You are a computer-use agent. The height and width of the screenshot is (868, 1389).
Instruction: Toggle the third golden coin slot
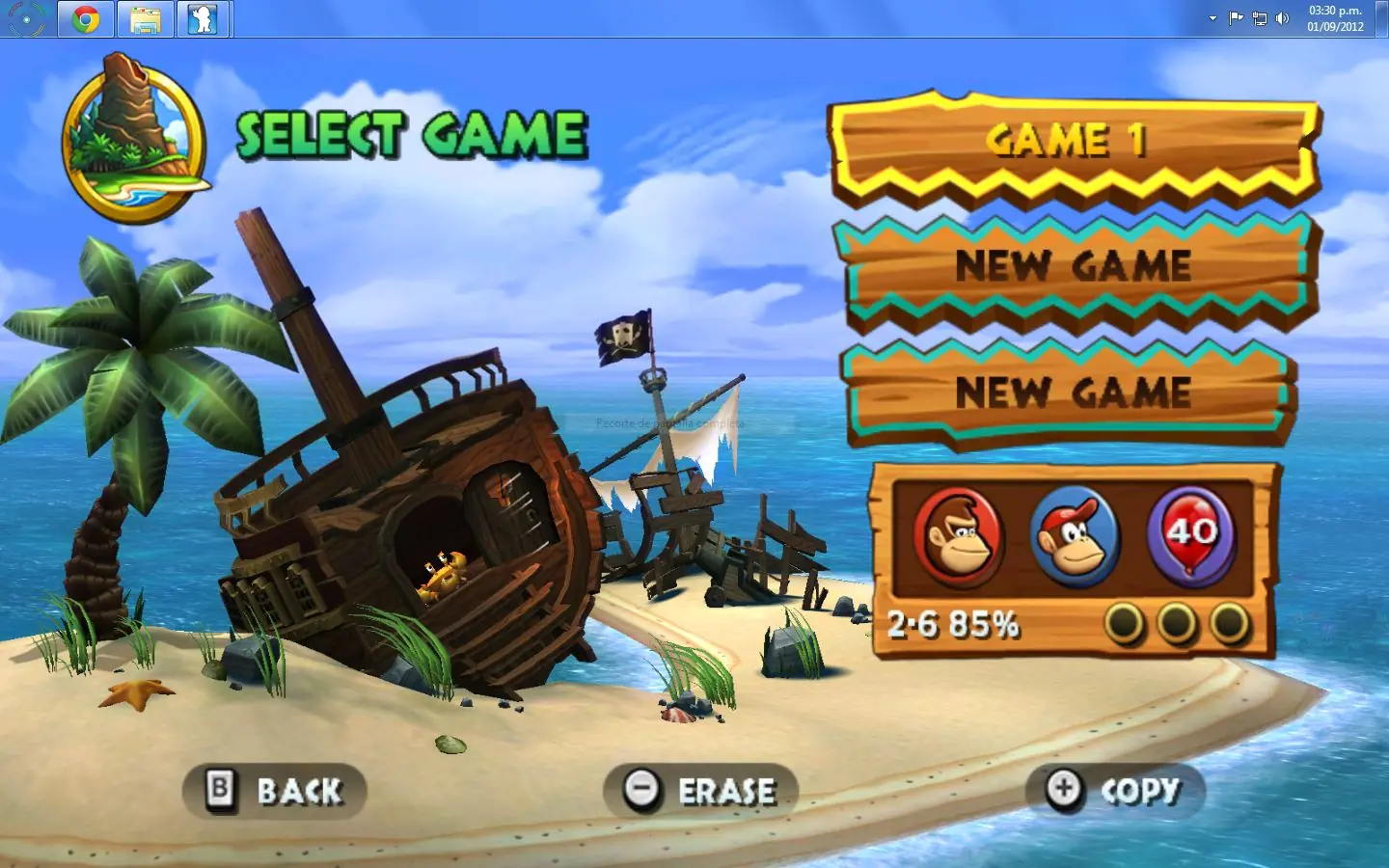coord(1227,623)
